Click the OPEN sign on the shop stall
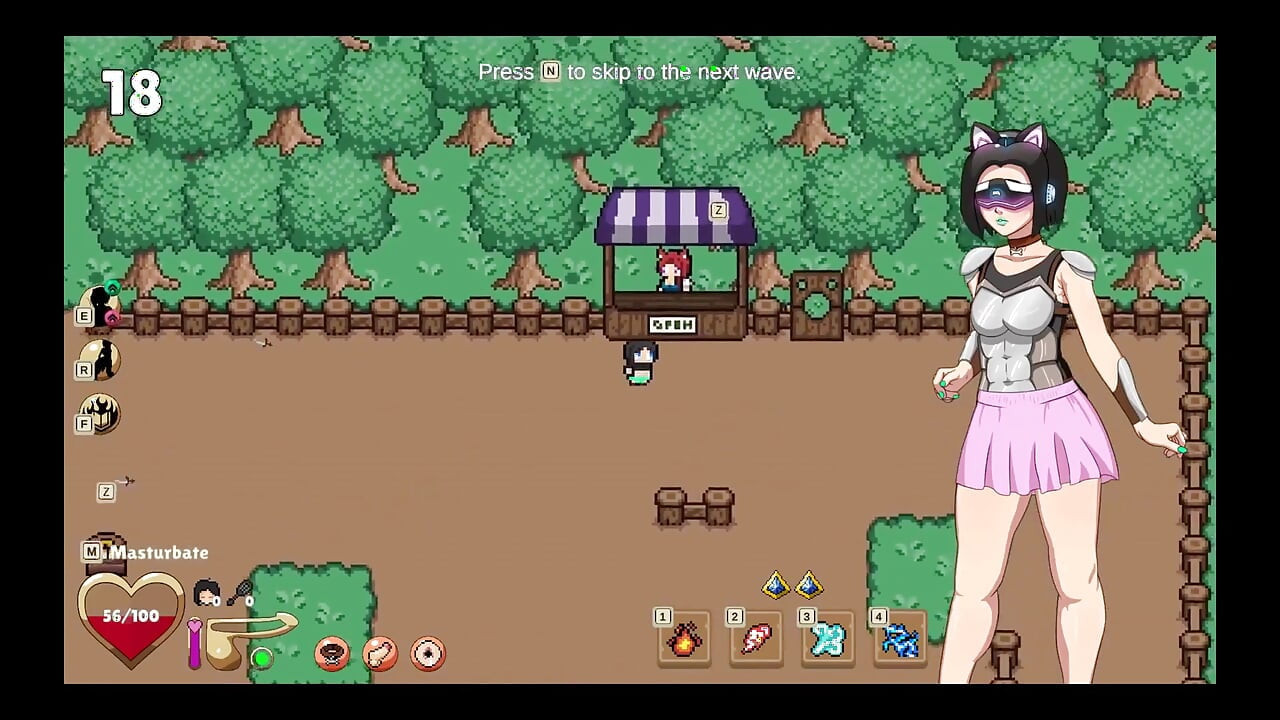The height and width of the screenshot is (720, 1280). pyautogui.click(x=671, y=324)
